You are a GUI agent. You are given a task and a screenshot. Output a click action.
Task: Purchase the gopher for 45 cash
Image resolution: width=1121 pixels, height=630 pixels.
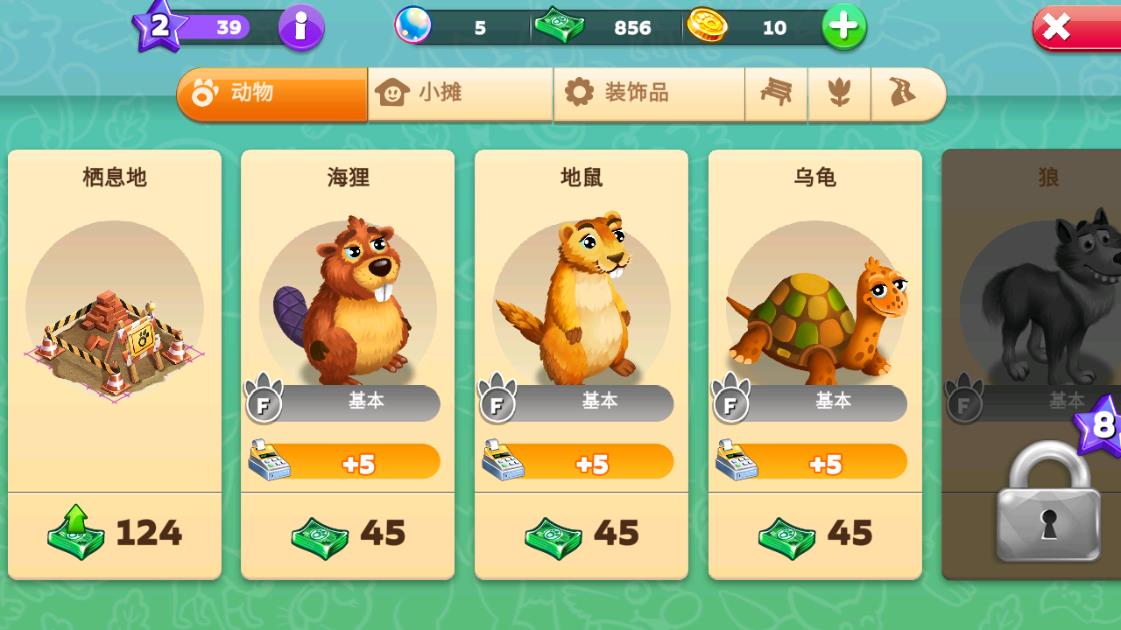(x=581, y=534)
